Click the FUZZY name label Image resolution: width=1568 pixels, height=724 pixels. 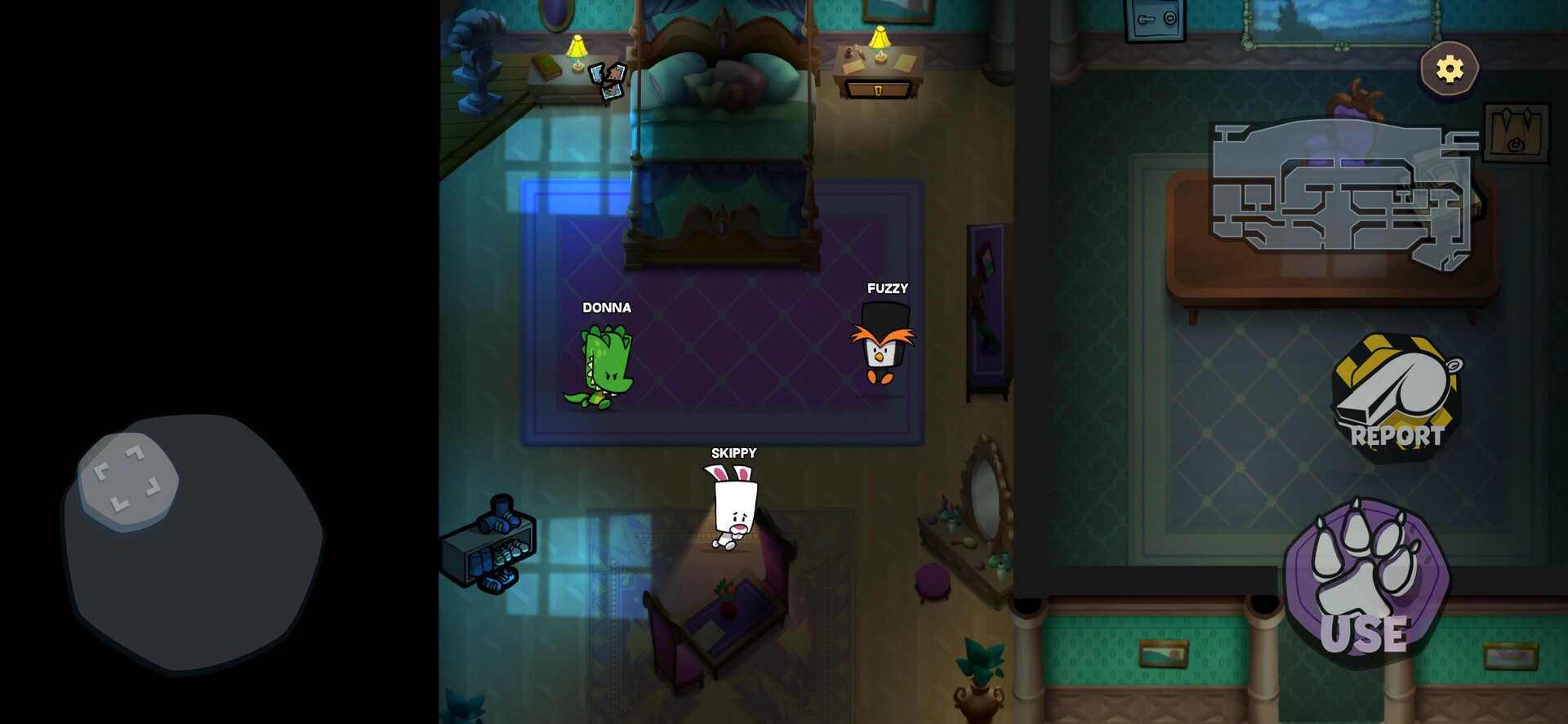[887, 288]
